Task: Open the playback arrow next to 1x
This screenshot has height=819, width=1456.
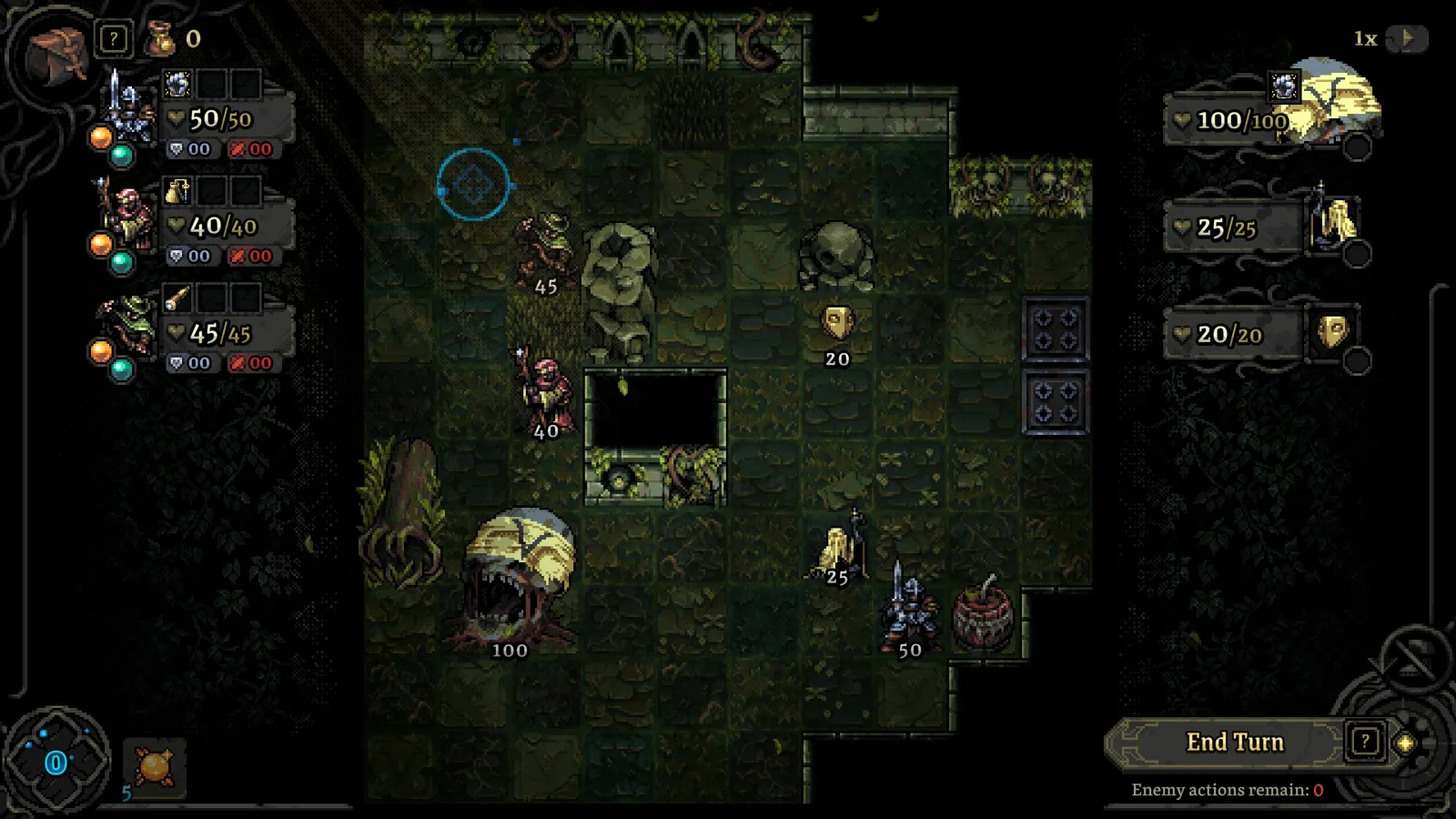Action: tap(1407, 40)
